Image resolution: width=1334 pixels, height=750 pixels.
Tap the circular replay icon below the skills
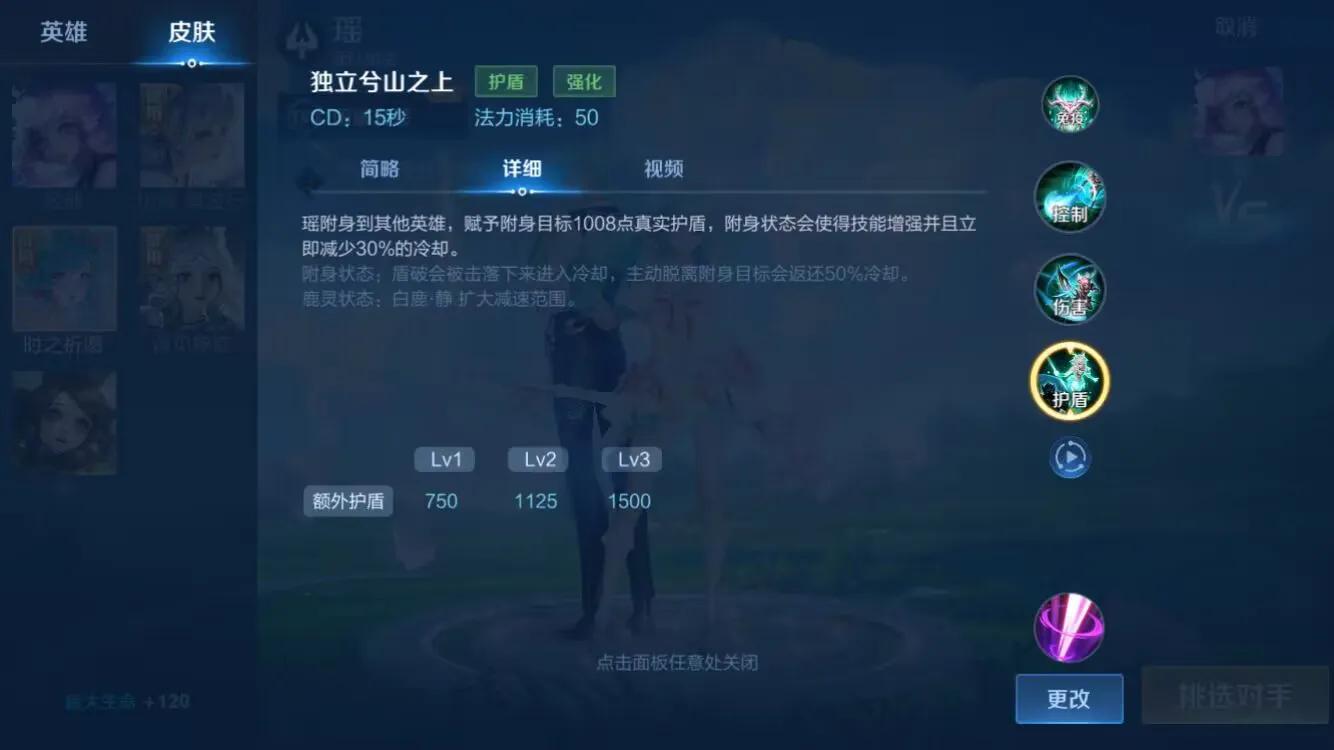coord(1069,456)
